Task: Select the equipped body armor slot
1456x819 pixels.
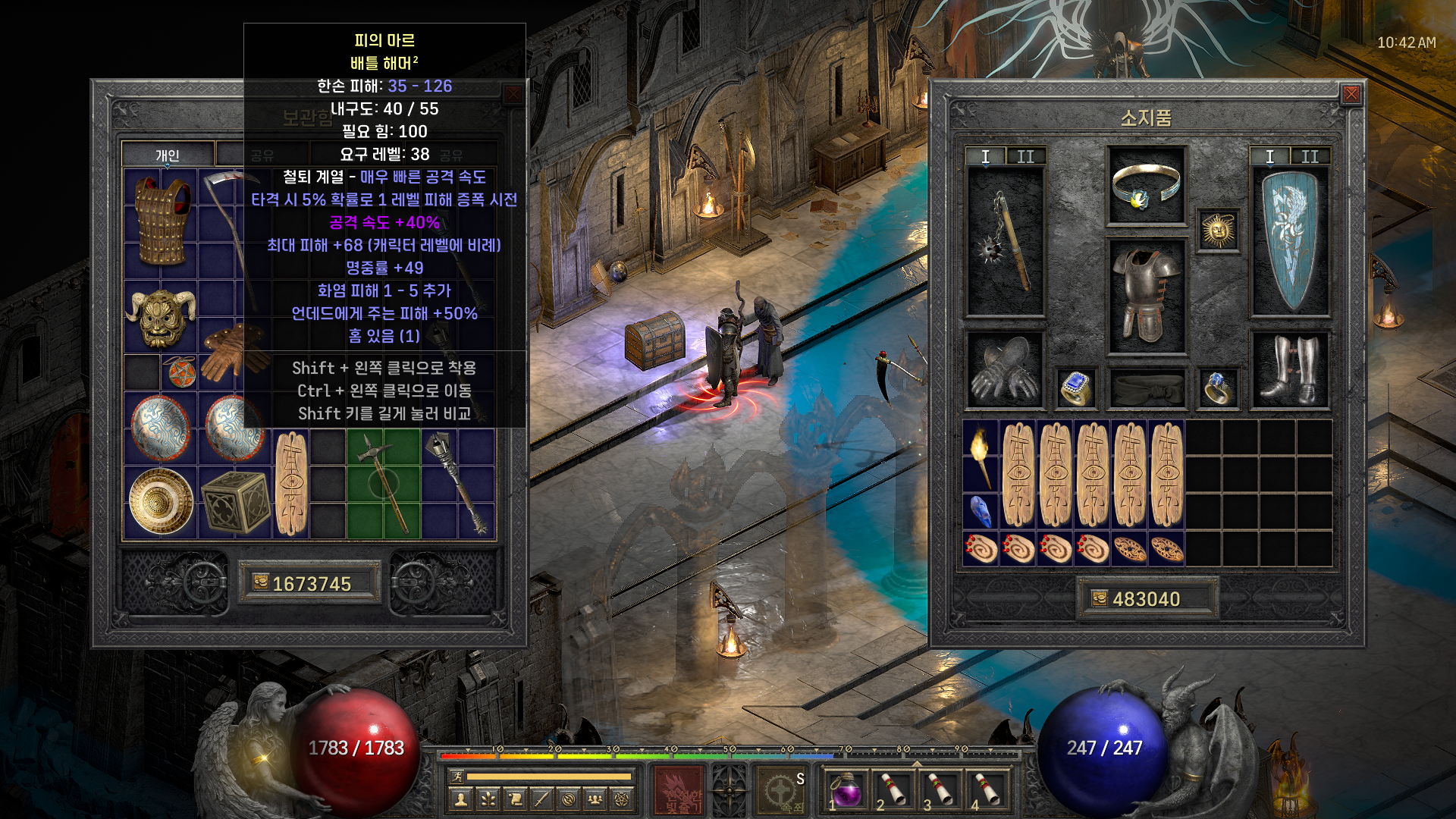Action: 1146,297
